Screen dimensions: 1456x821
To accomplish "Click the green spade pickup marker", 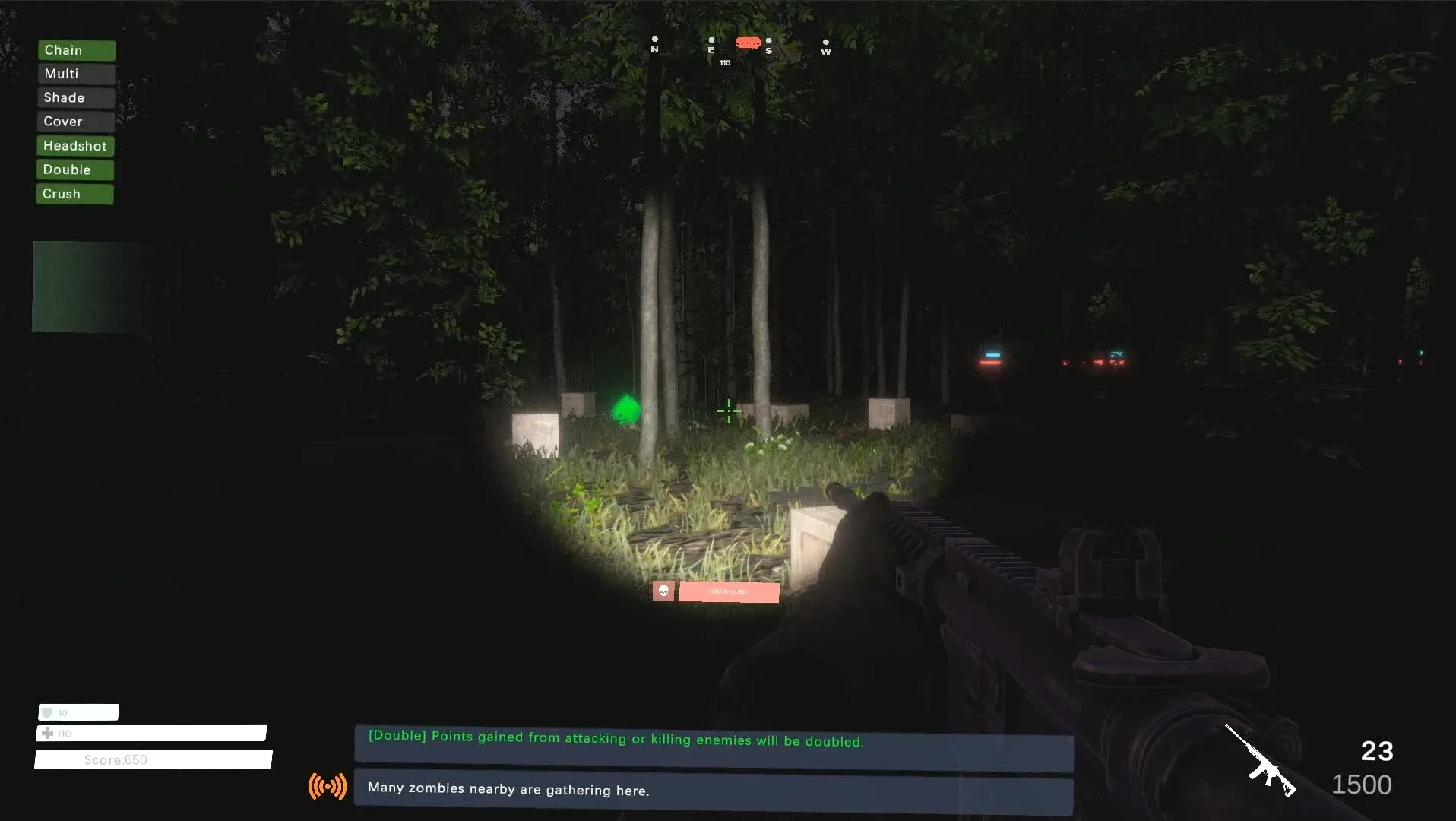I will [628, 410].
